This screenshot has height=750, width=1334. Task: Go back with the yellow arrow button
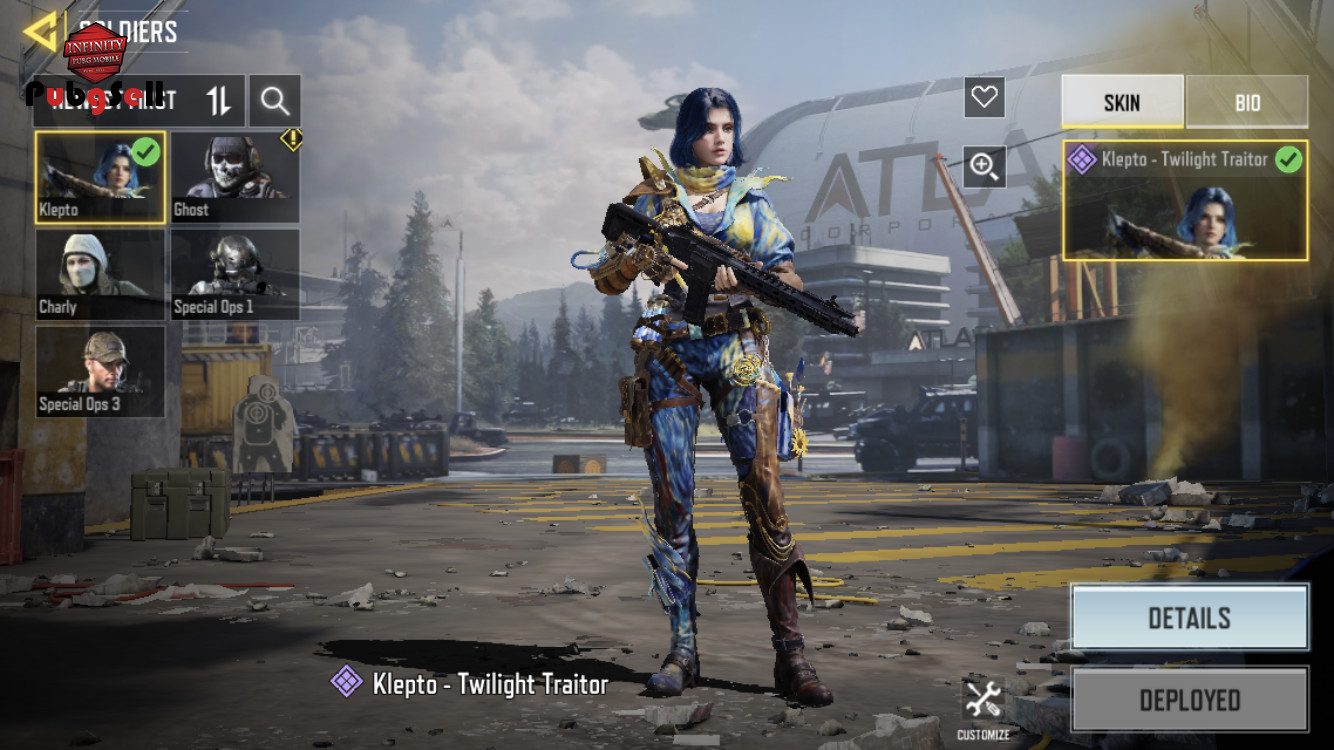[x=40, y=32]
